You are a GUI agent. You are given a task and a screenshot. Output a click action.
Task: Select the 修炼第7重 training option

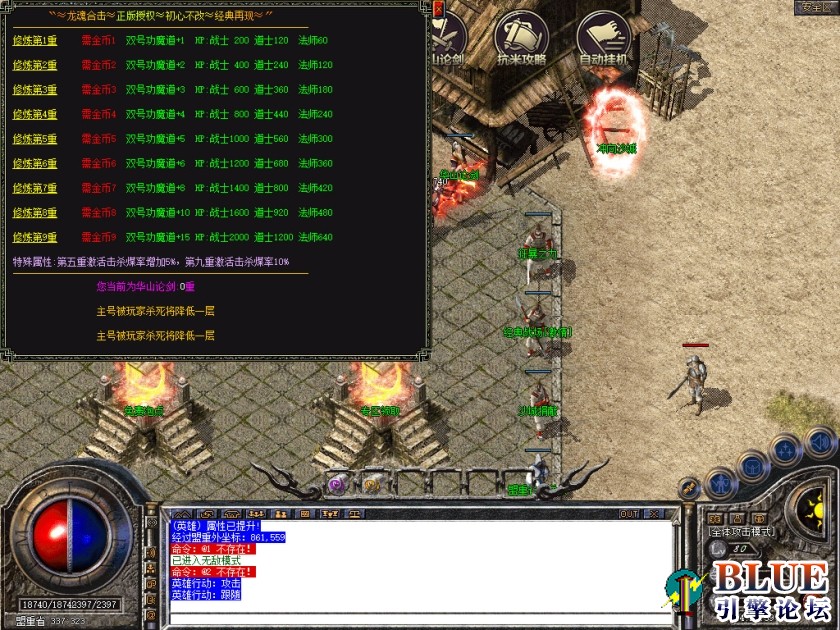pos(35,188)
